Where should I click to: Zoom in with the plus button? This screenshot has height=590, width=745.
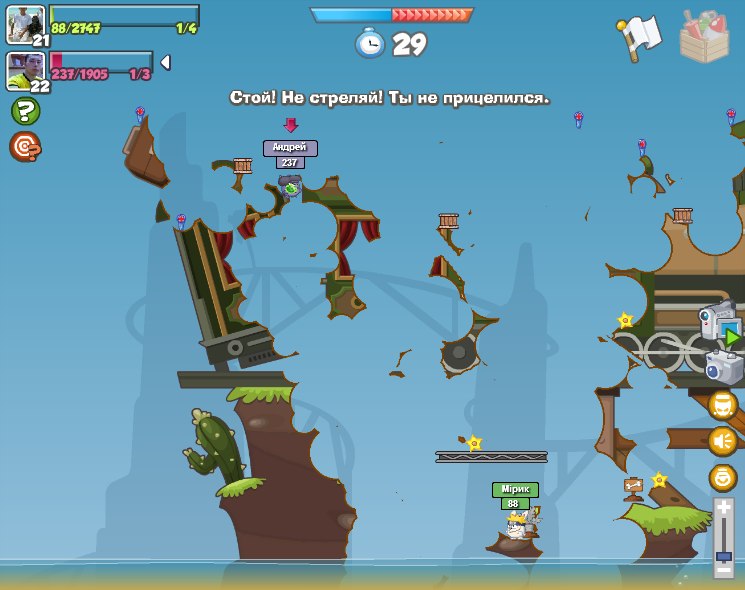[x=723, y=508]
